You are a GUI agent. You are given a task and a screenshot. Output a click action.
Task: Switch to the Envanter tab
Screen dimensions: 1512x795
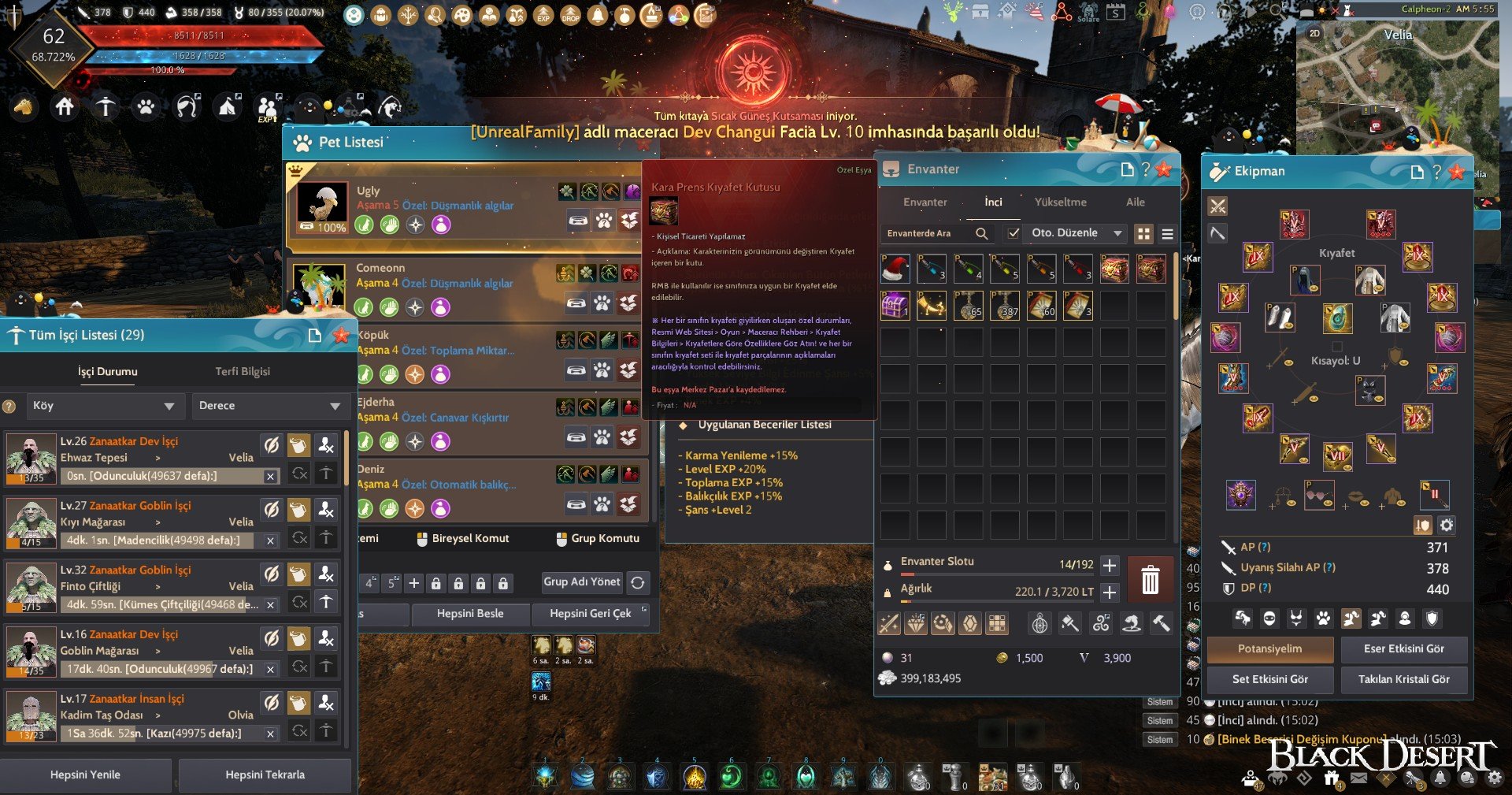tap(925, 202)
